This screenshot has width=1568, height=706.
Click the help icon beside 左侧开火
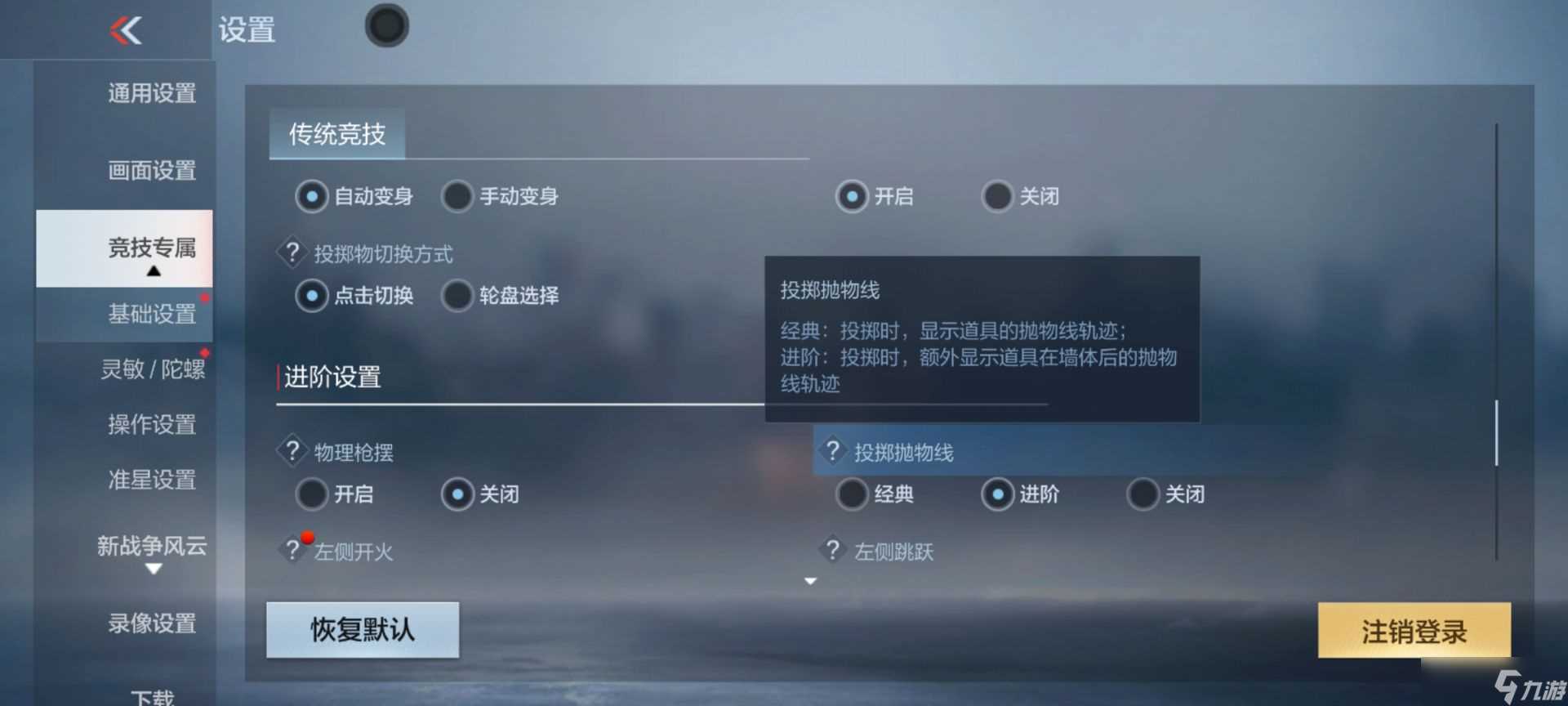(x=293, y=549)
